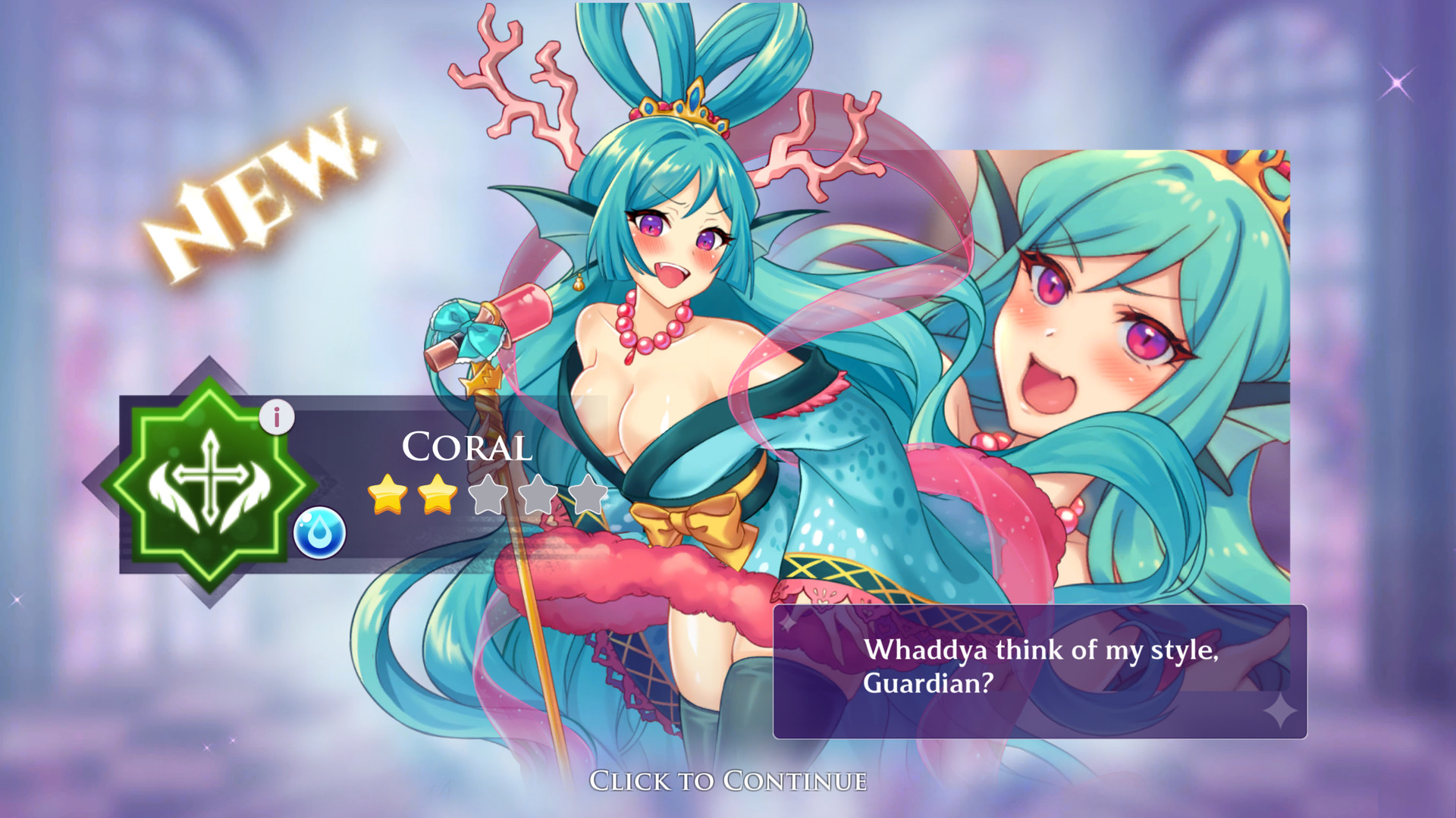Select the Coral name label

click(466, 449)
